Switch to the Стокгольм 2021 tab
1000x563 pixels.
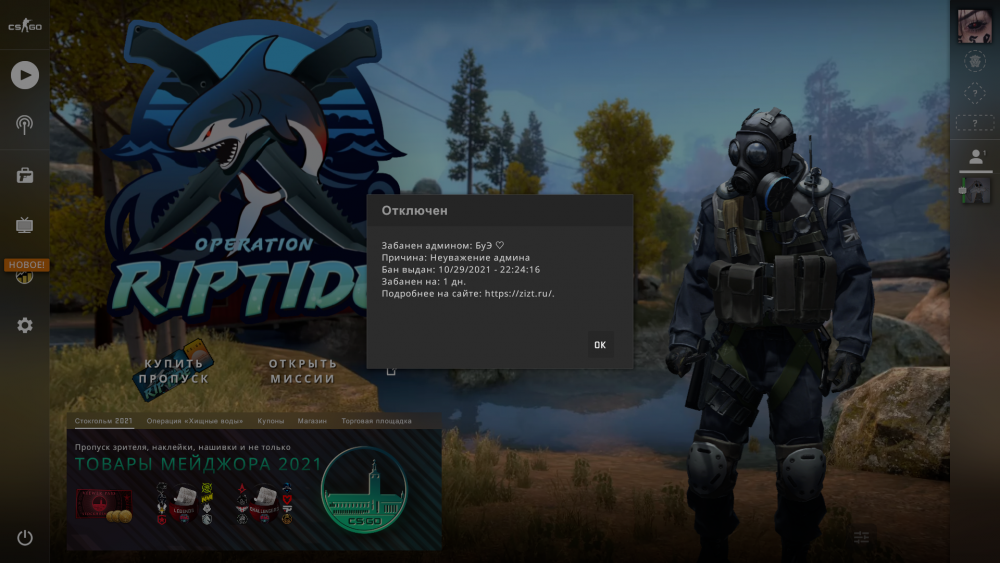(103, 421)
